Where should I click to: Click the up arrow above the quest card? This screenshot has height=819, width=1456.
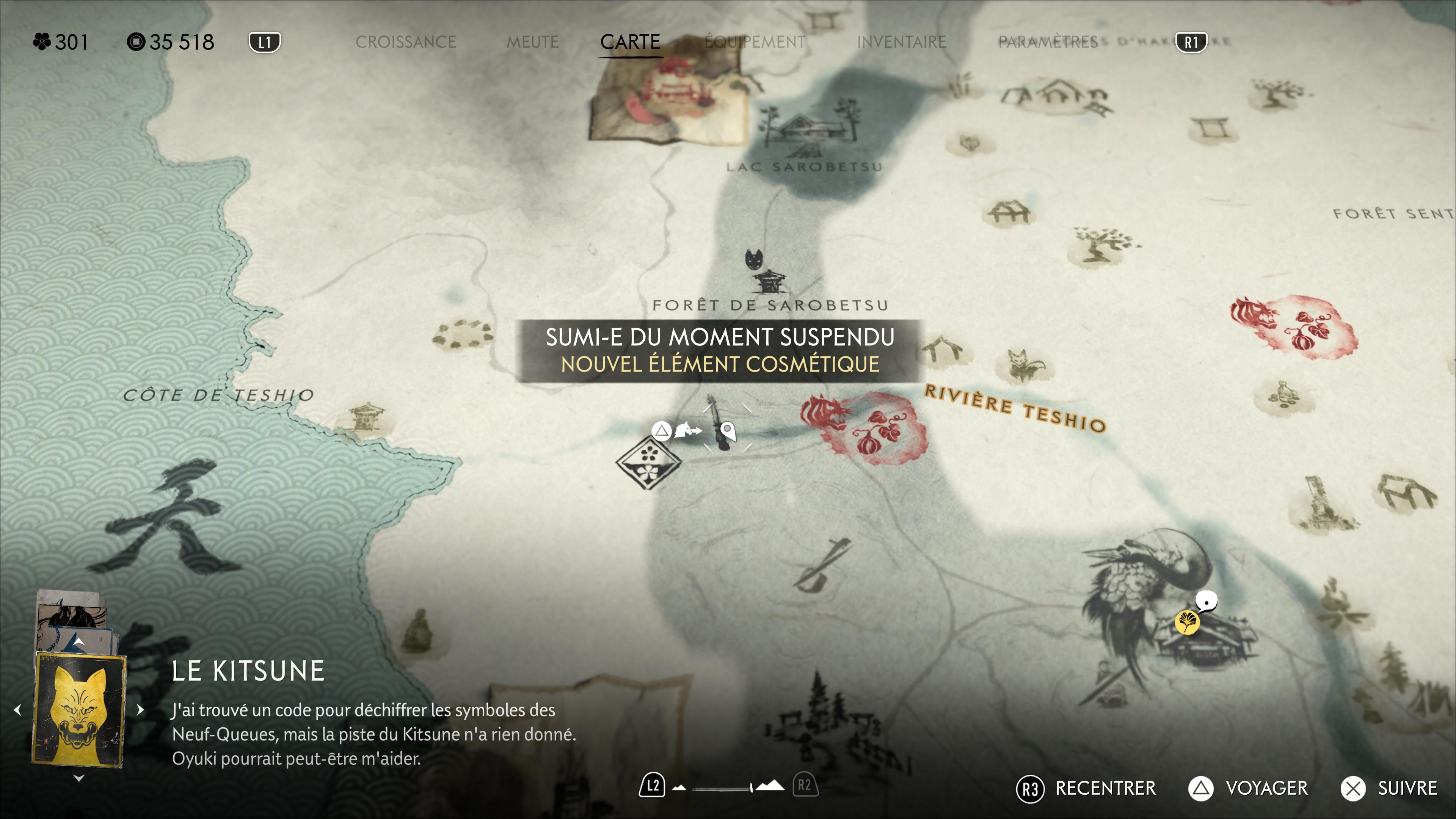click(78, 642)
